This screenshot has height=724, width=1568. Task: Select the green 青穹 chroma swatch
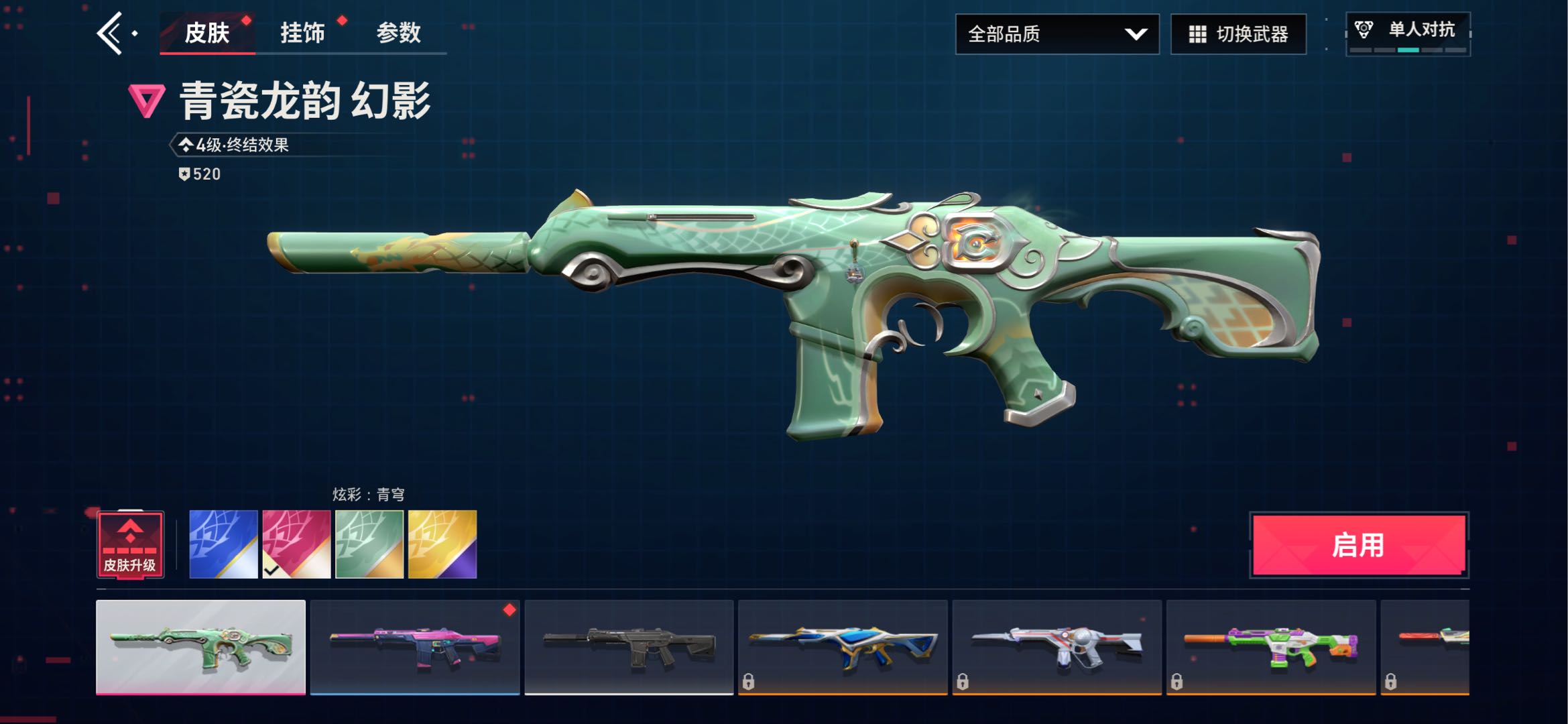point(369,544)
